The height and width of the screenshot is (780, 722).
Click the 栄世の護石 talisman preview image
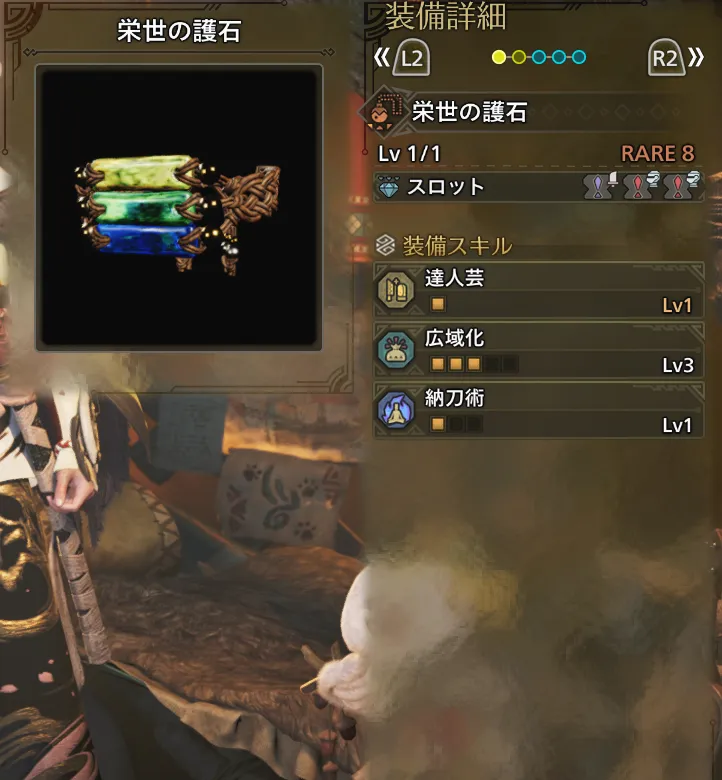pos(178,208)
